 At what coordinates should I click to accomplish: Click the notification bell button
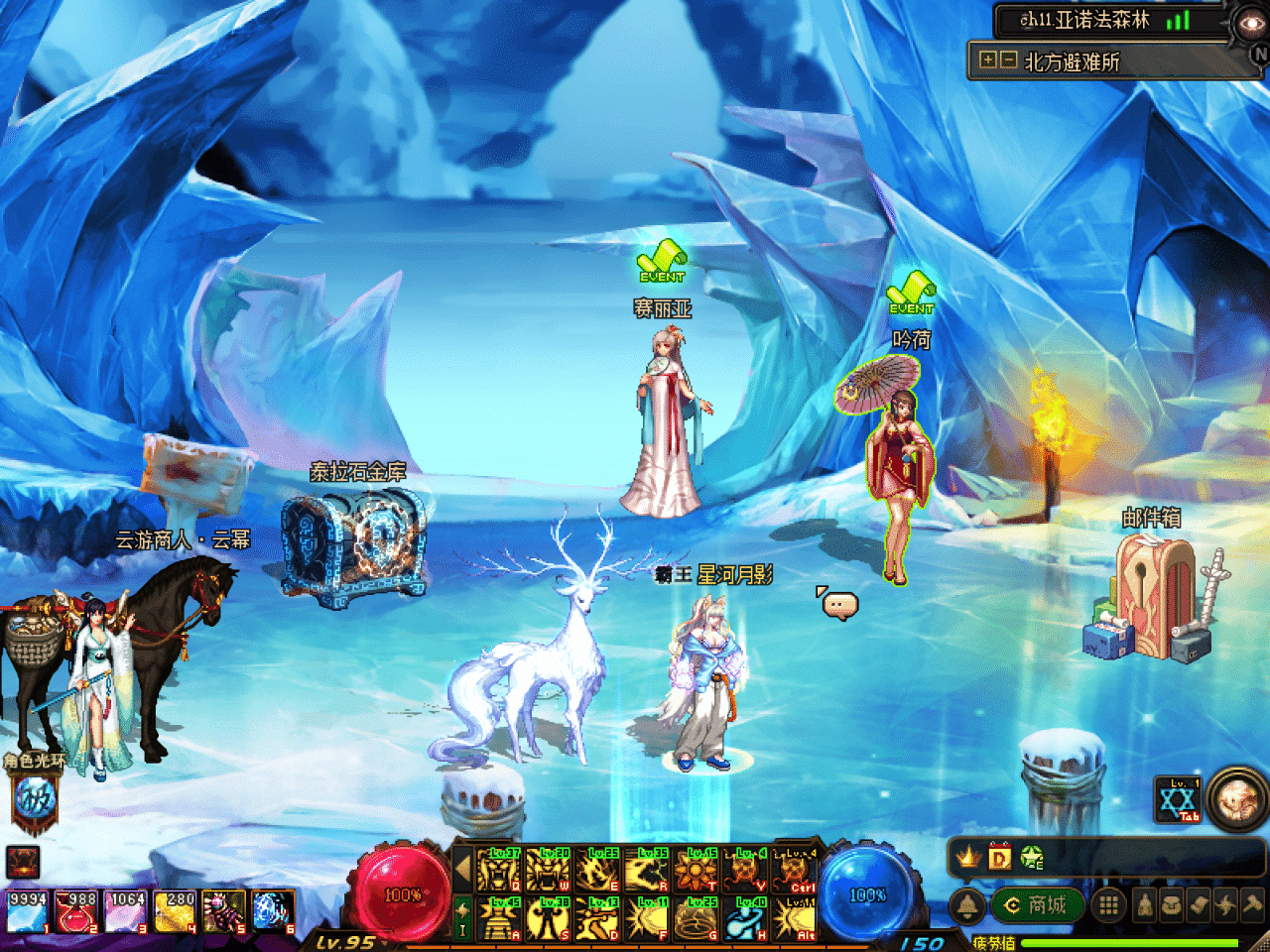point(967,904)
